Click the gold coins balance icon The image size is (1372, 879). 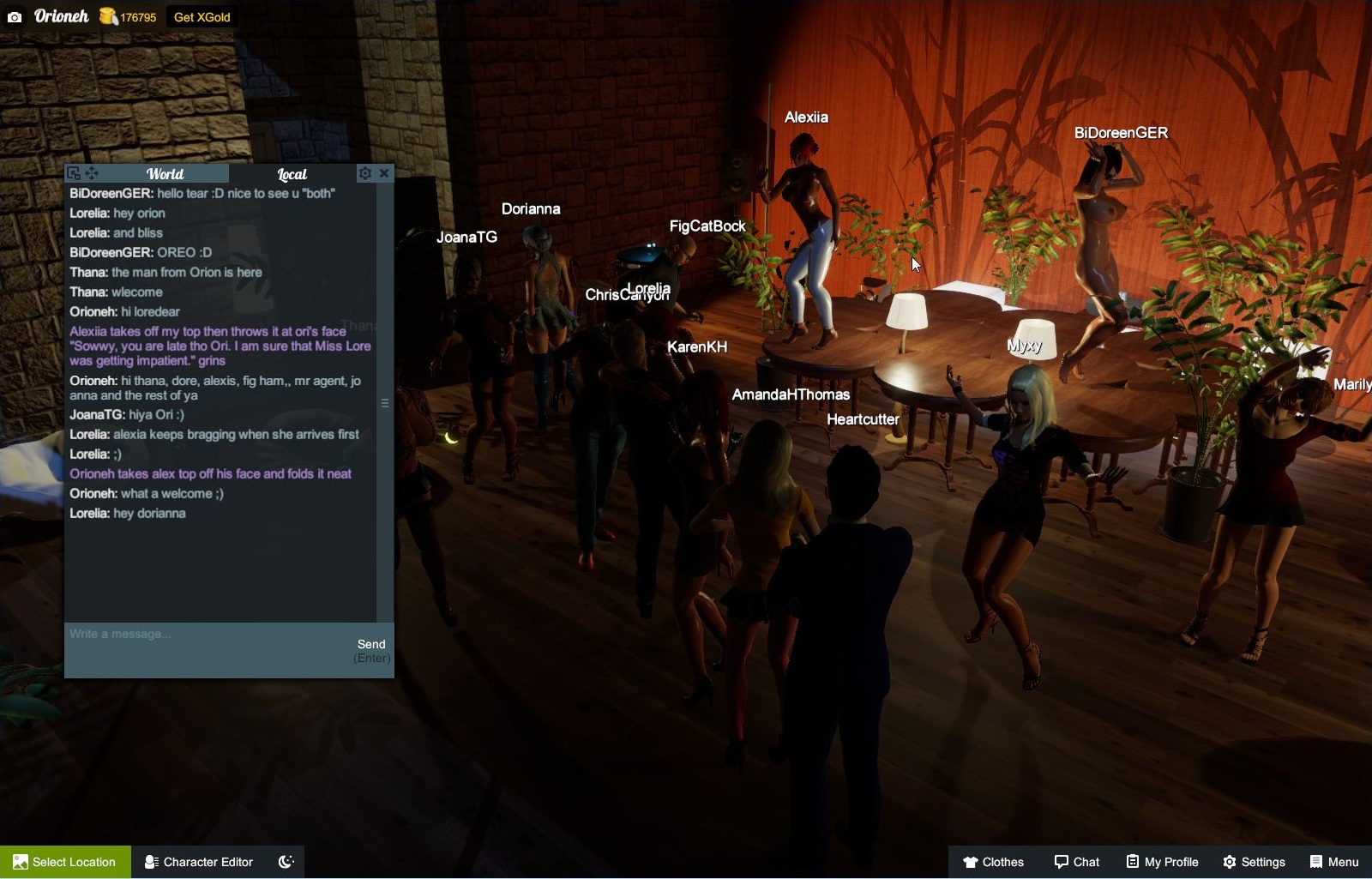coord(106,15)
